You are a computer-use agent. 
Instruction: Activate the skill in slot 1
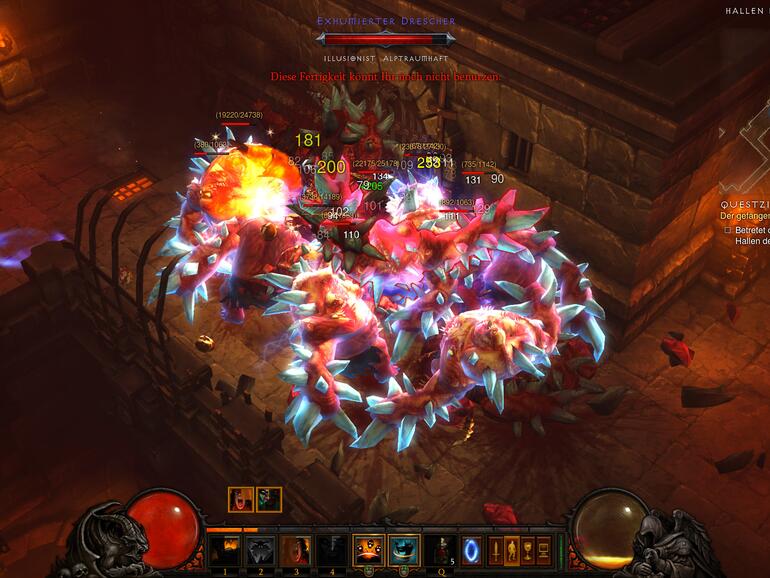pyautogui.click(x=224, y=550)
